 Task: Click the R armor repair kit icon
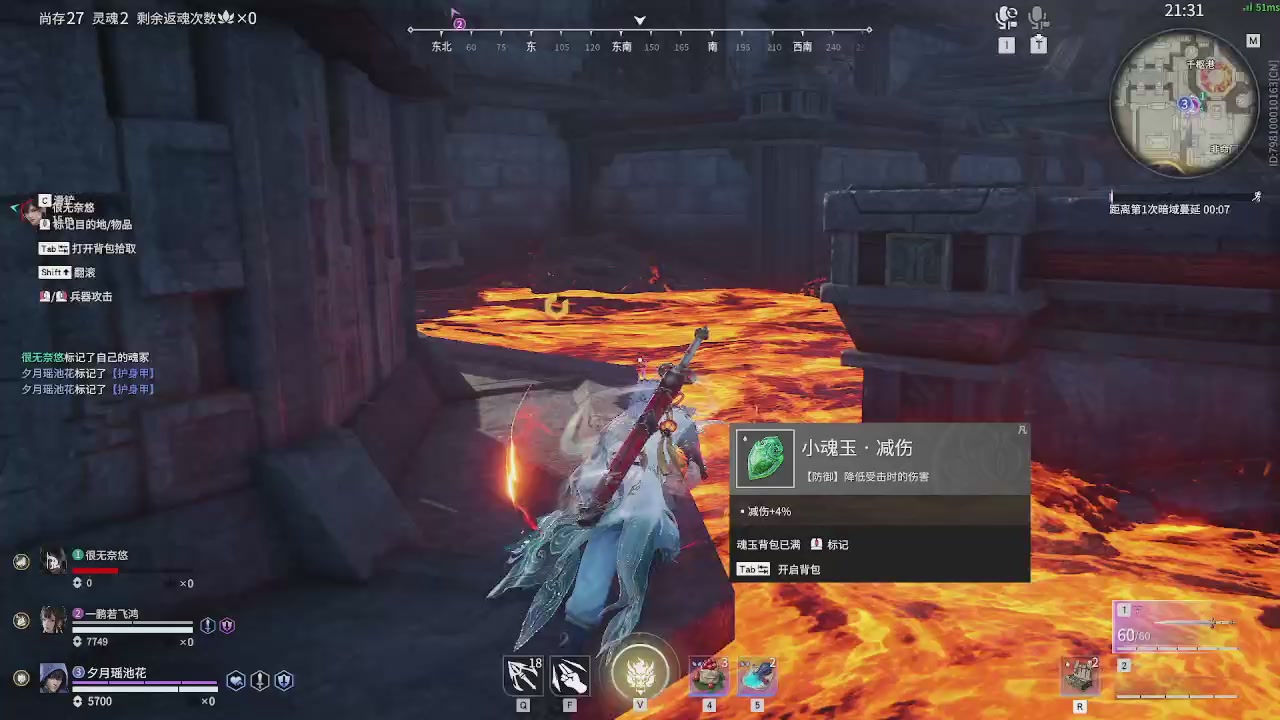[x=1079, y=675]
